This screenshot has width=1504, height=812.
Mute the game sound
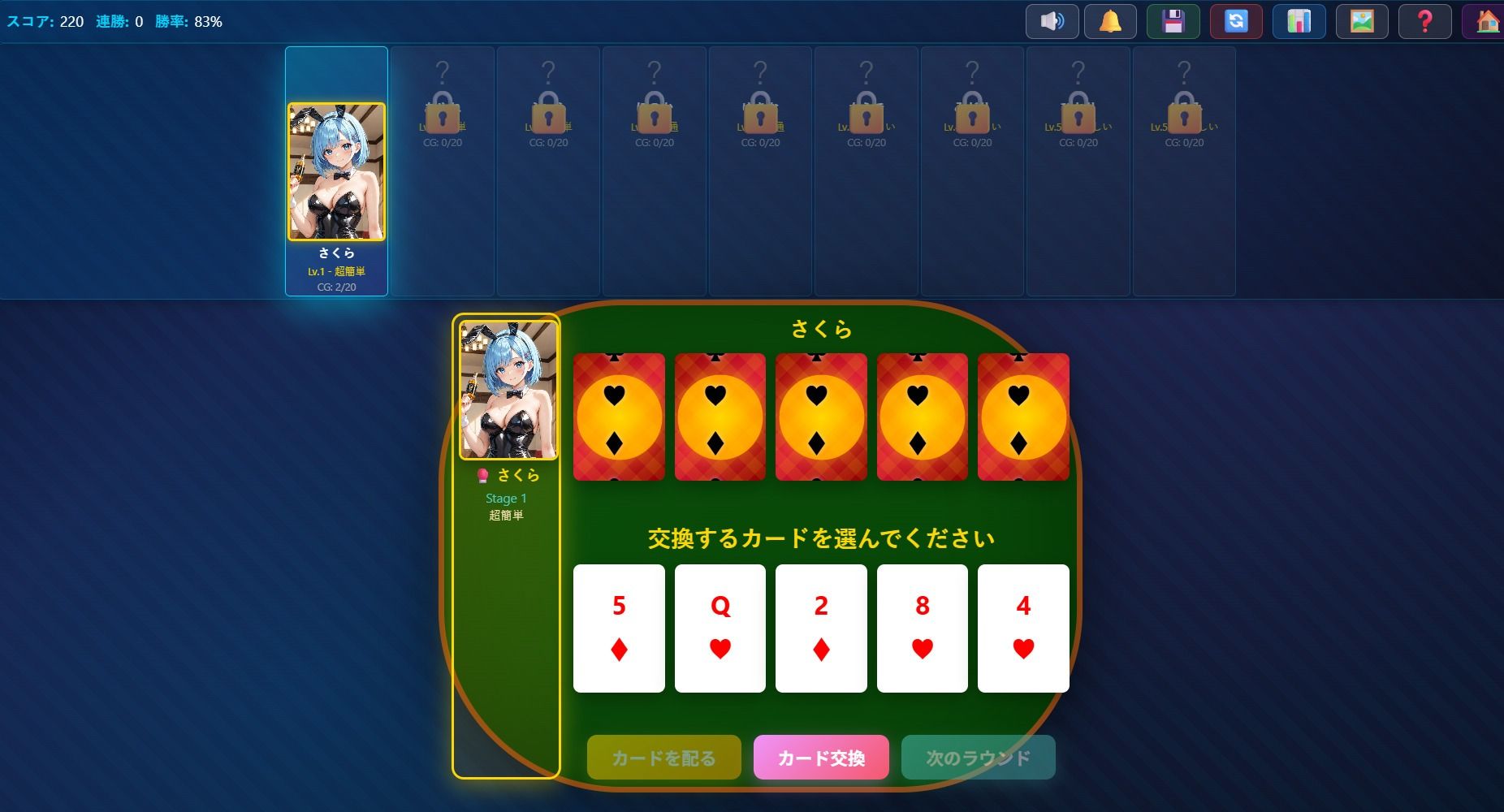(x=1052, y=20)
